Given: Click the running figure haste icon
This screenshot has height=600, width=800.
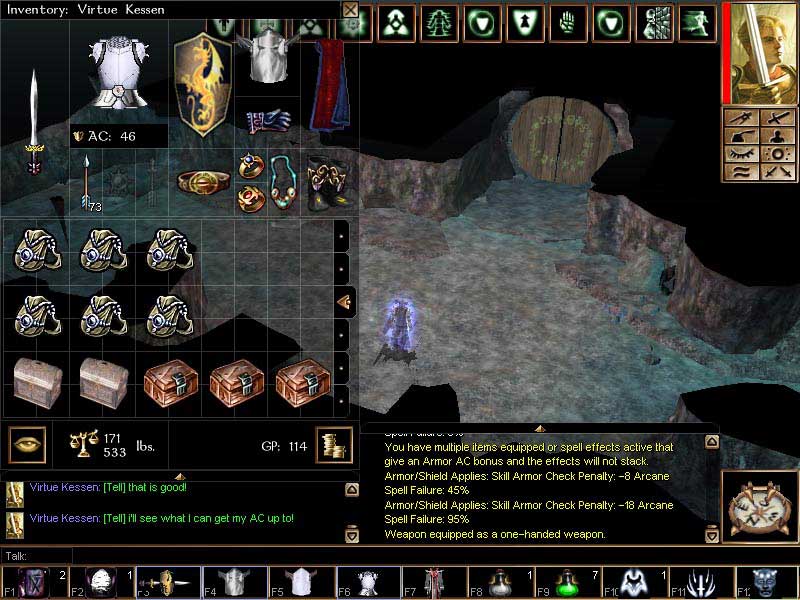Looking at the screenshot, I should tap(697, 21).
